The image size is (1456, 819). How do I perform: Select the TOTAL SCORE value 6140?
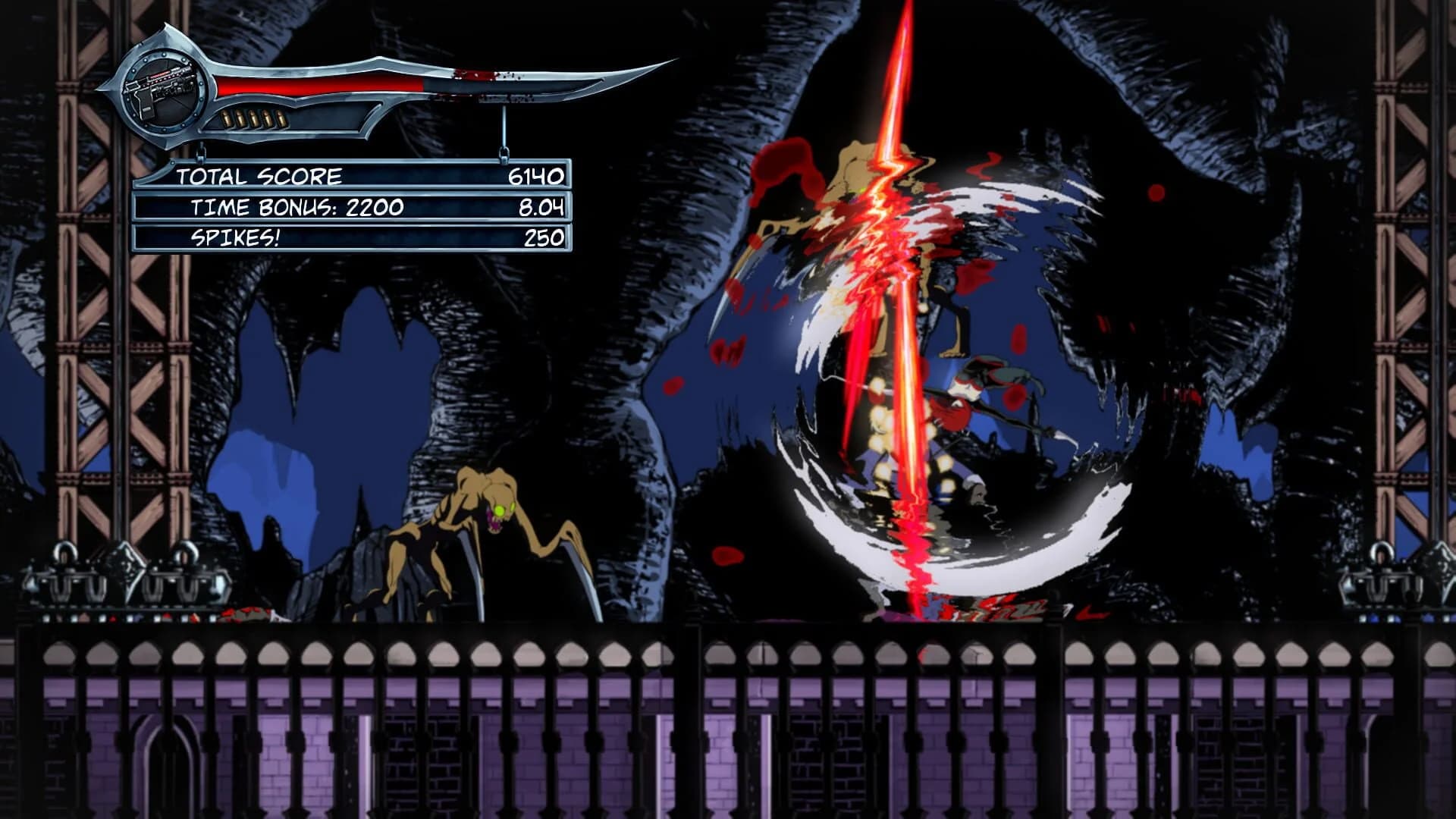[x=538, y=176]
